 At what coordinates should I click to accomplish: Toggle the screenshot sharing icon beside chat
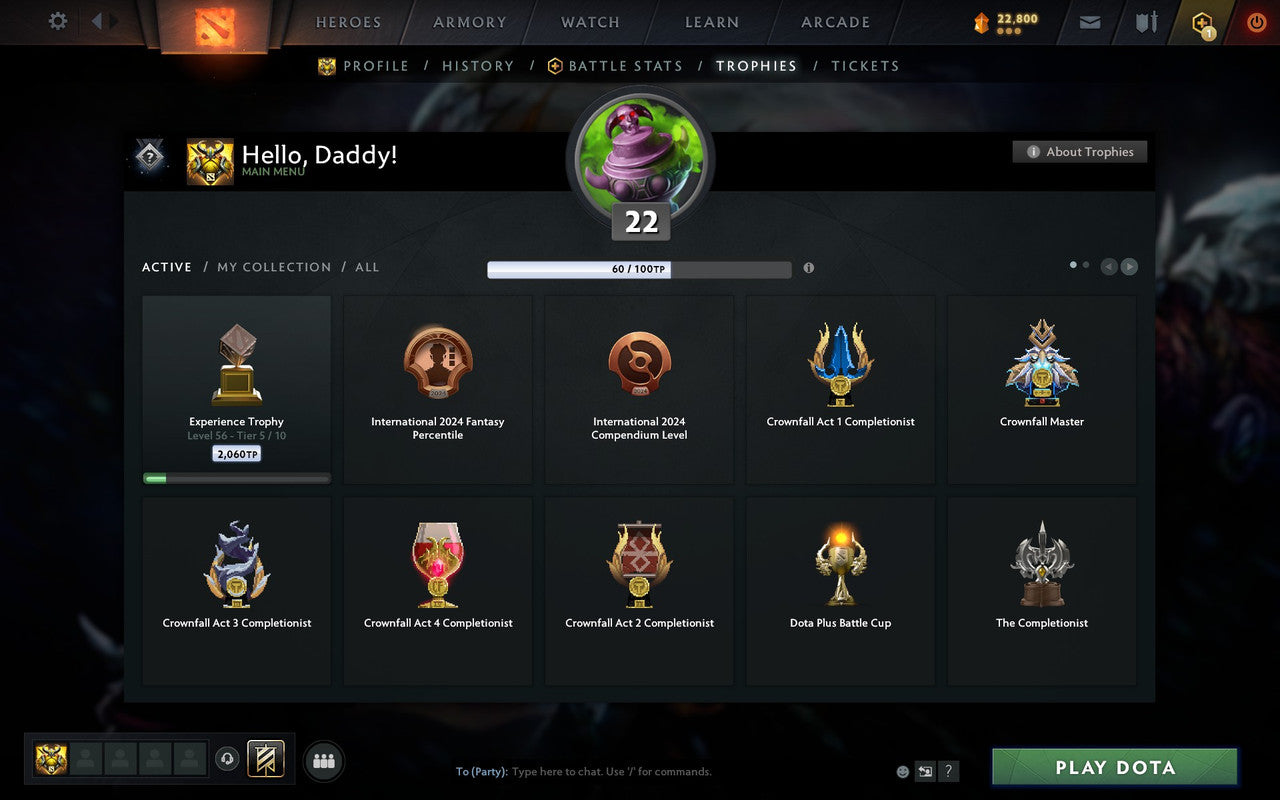click(x=925, y=770)
